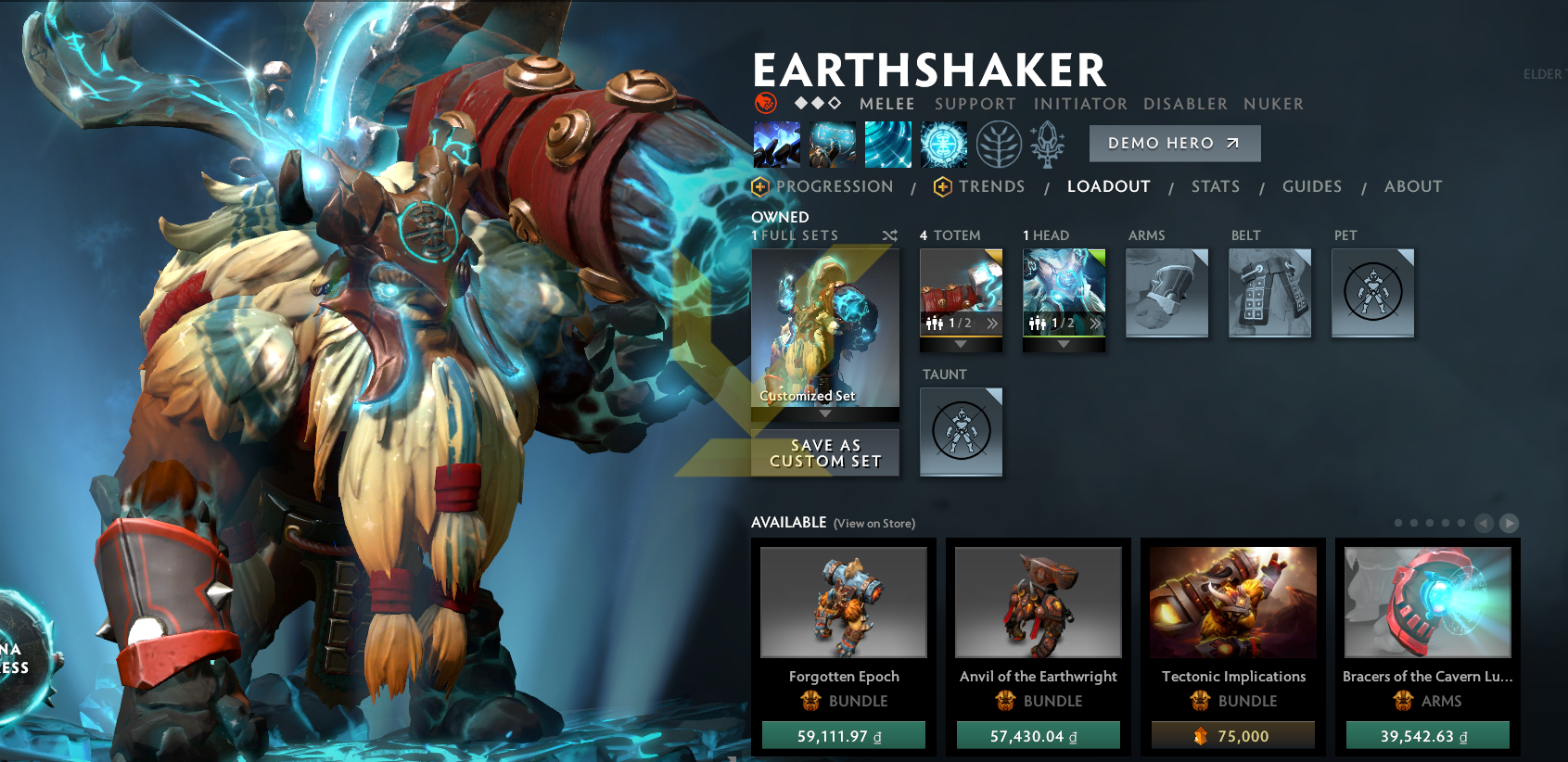Select the Fissure ability icon
Viewport: 1568px width, 762px height.
tap(776, 144)
